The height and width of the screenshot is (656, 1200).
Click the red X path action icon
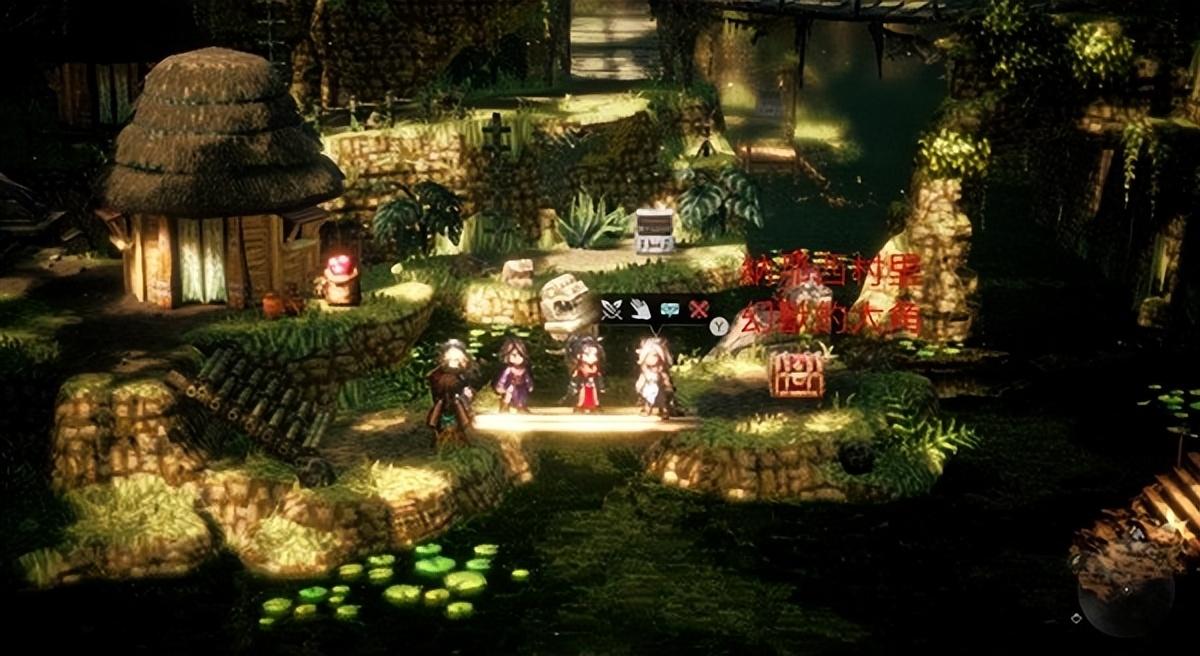[699, 310]
